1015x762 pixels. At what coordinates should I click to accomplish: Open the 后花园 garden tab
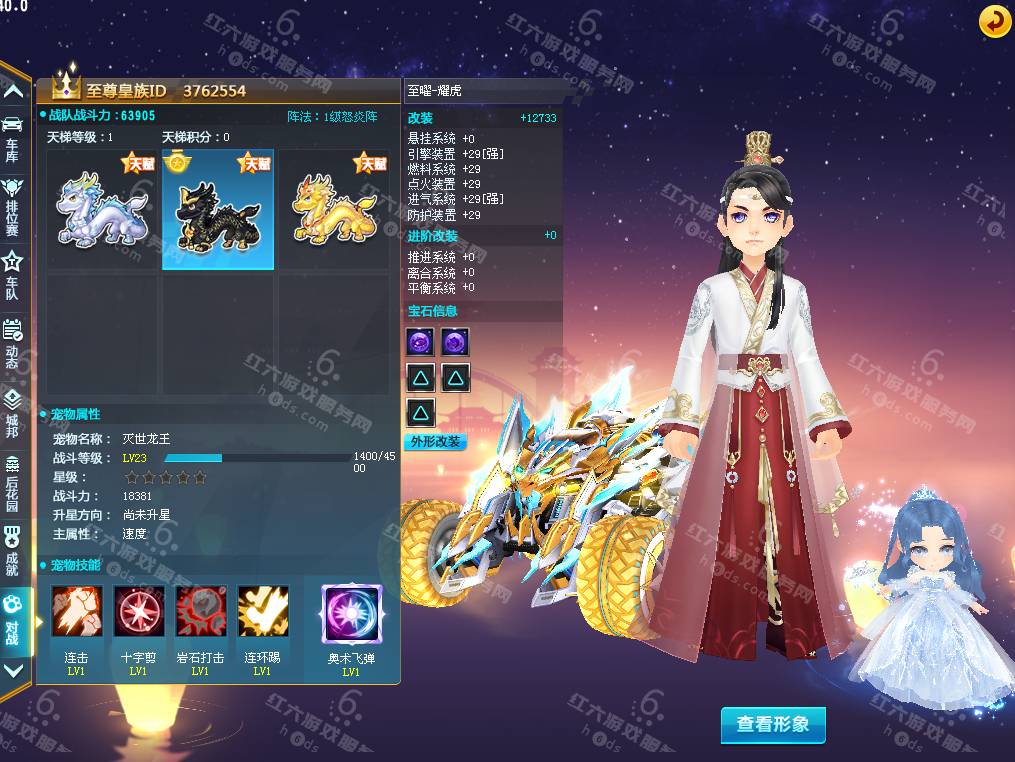click(13, 478)
